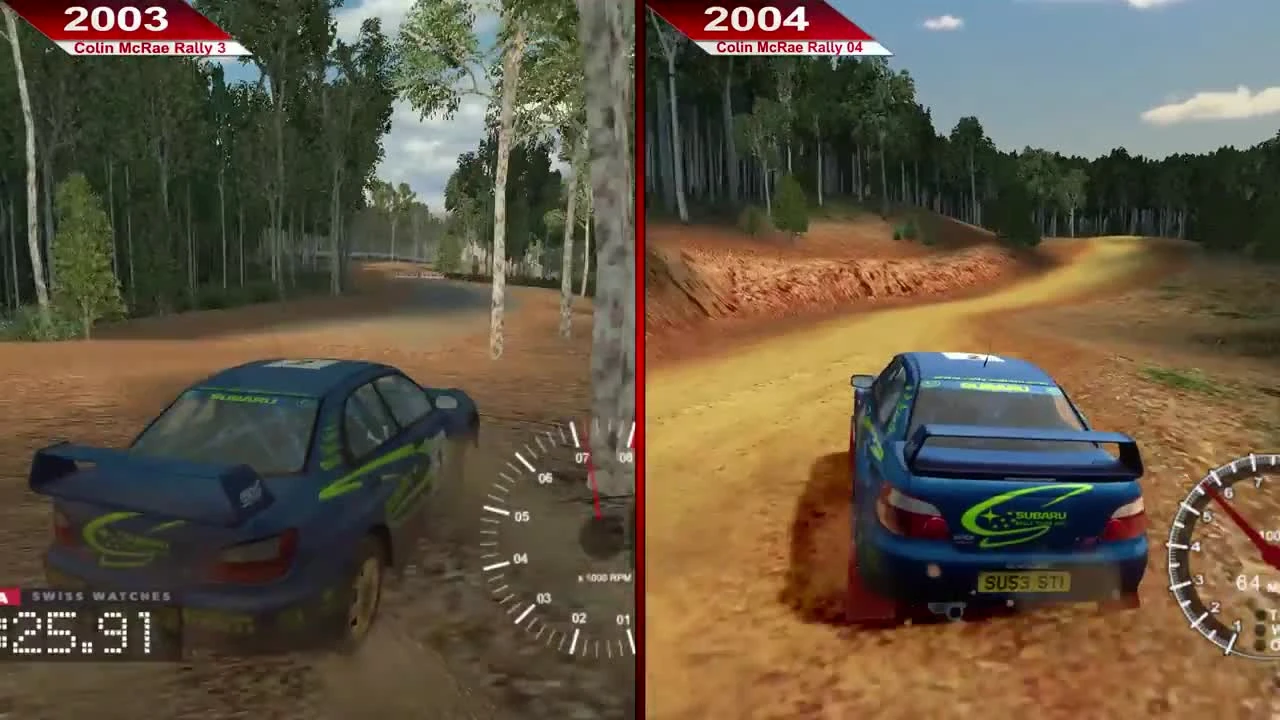Expand the Colin McRae Rally 3 title bar
Viewport: 1280px width, 720px height.
point(147,45)
